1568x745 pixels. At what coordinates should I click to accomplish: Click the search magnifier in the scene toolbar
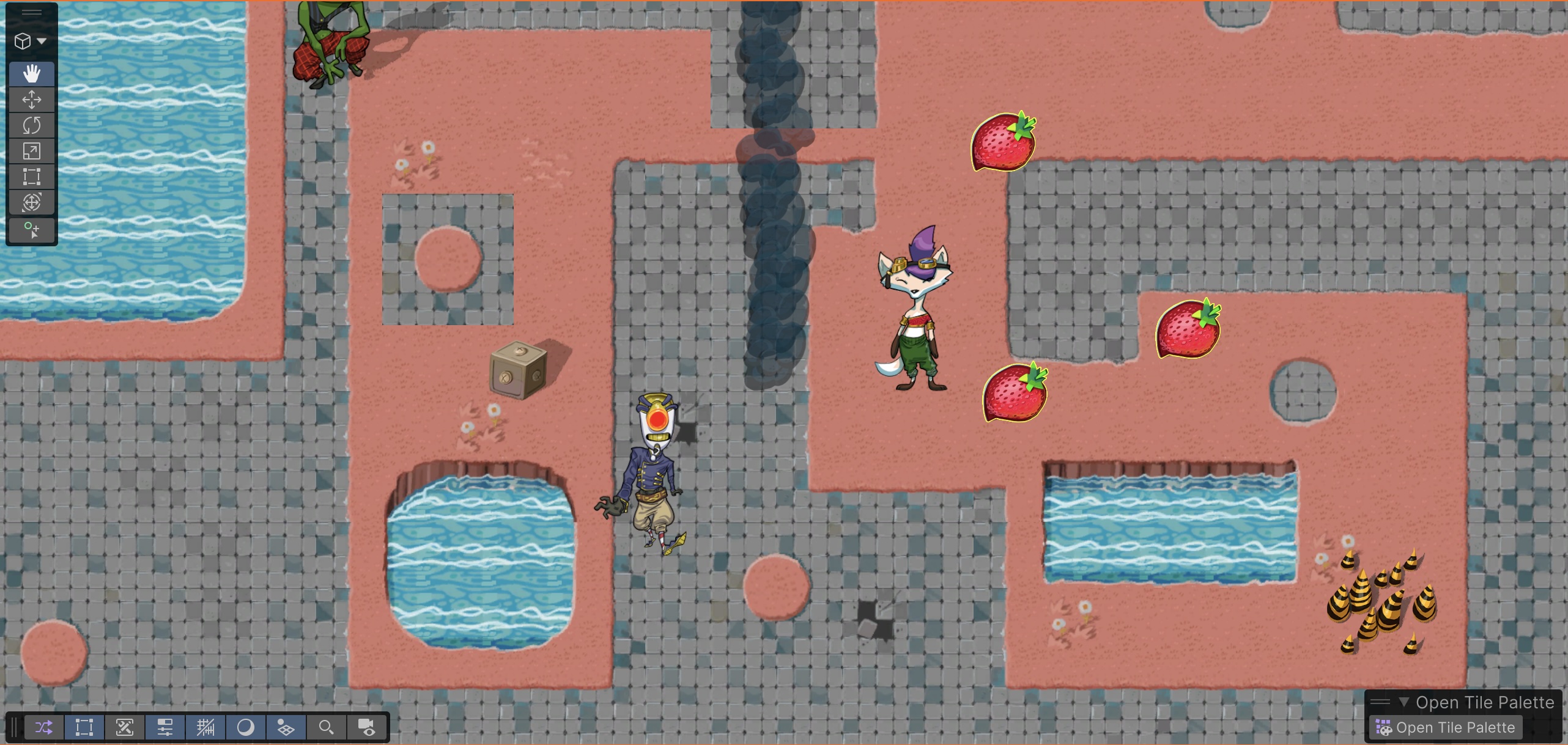click(326, 727)
